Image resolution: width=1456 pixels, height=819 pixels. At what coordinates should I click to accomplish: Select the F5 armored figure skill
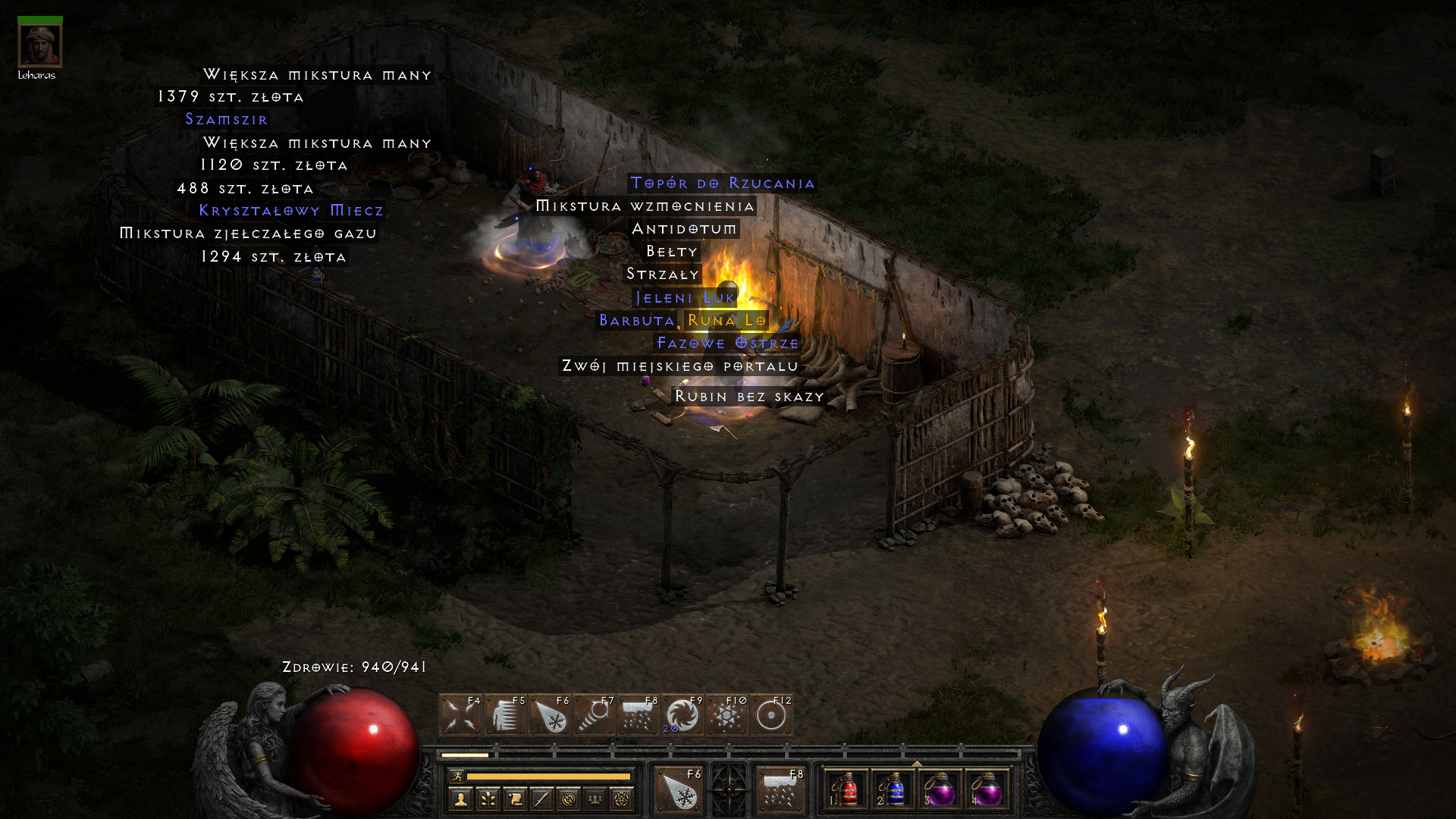505,715
